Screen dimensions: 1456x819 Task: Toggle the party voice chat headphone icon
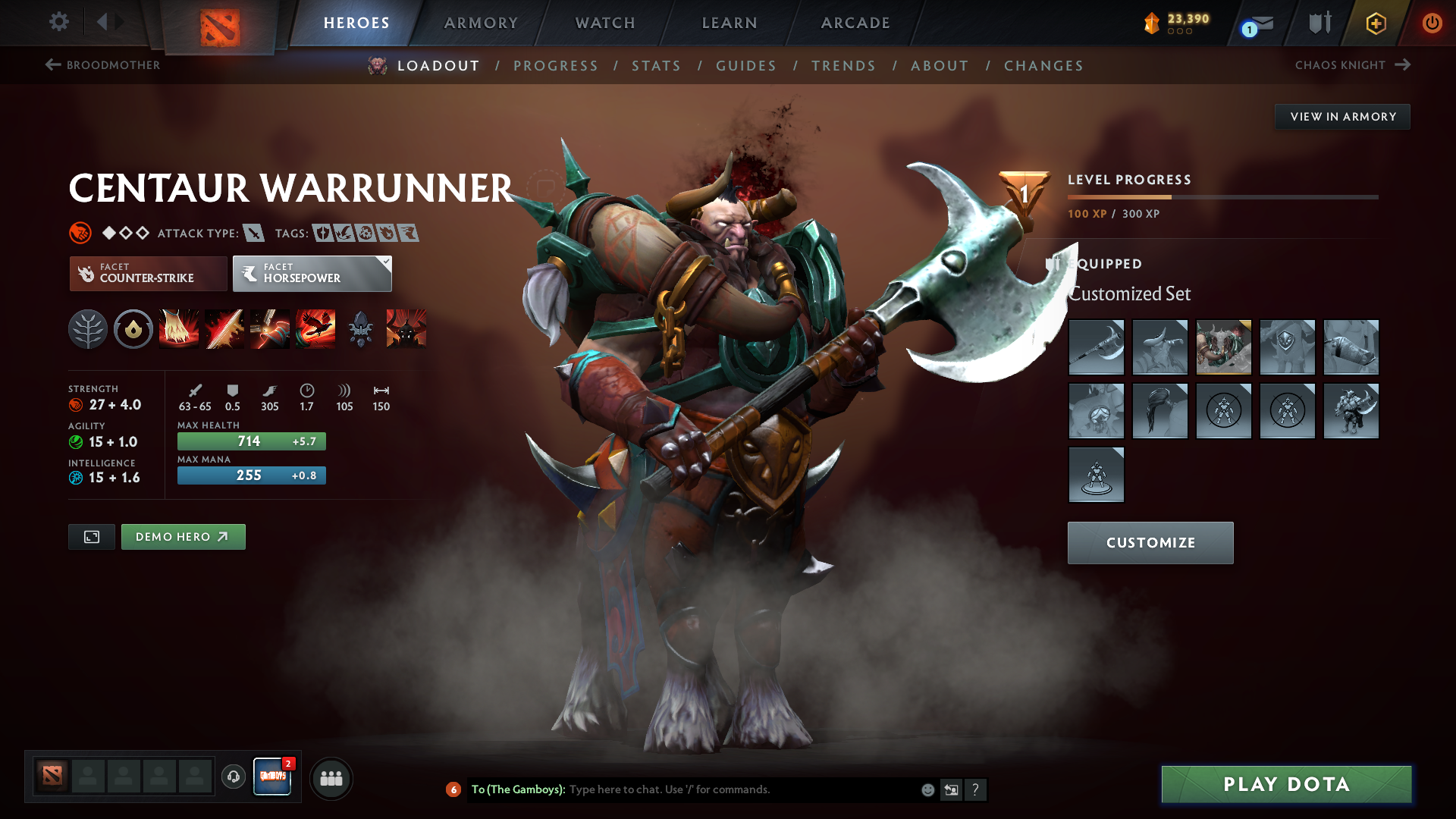[233, 778]
